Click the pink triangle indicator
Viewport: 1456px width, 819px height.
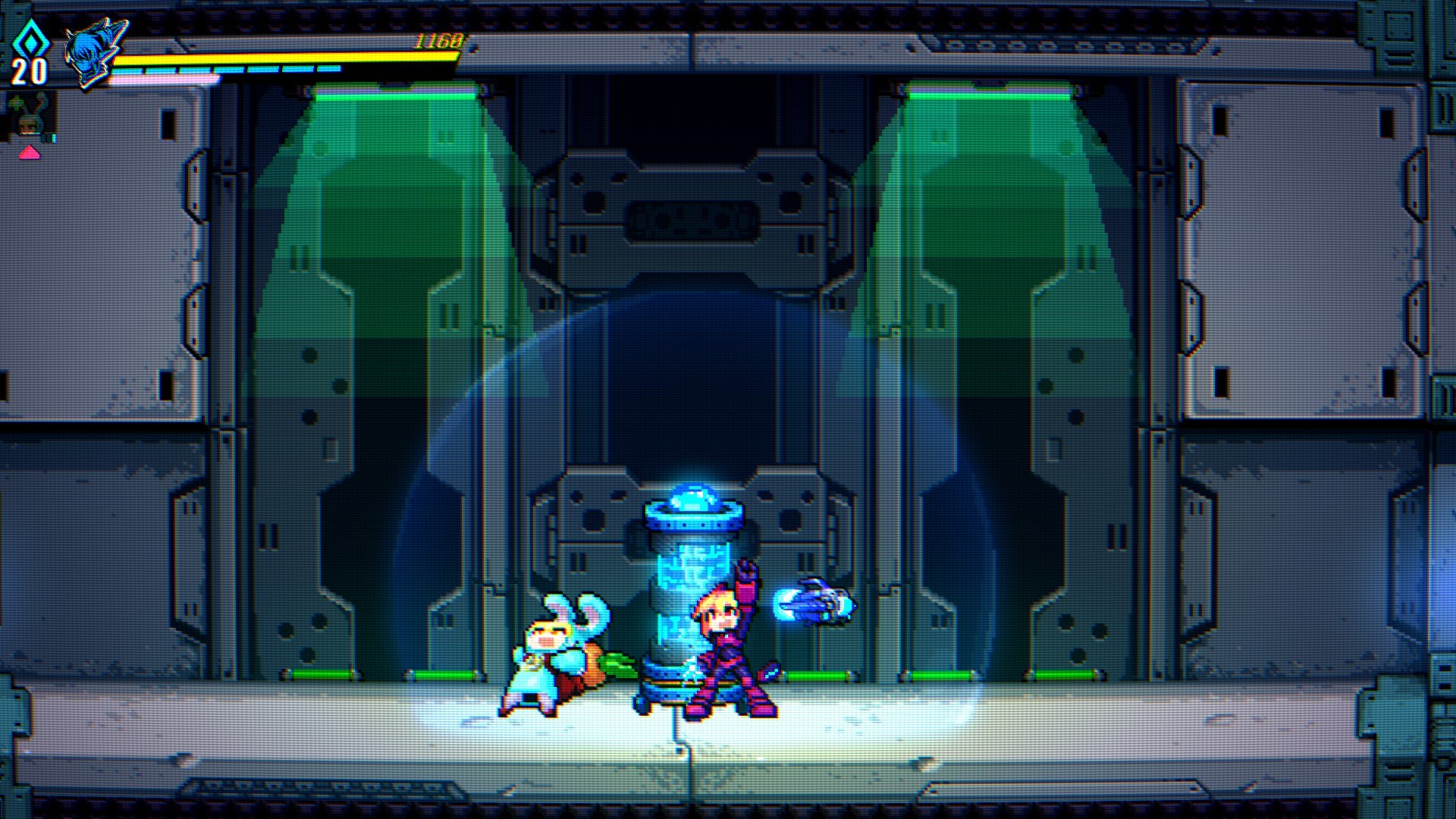tap(30, 153)
